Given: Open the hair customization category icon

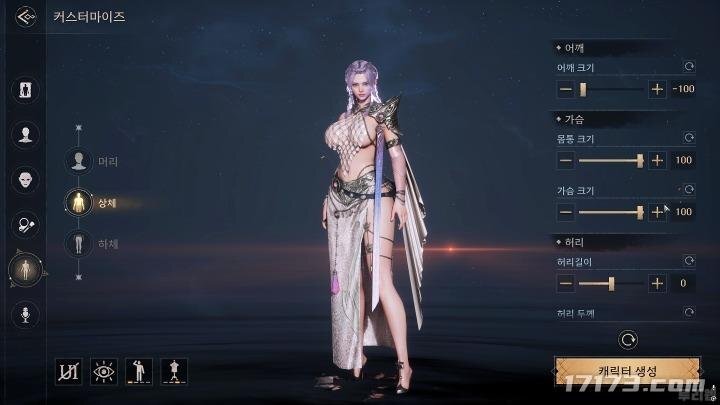Looking at the screenshot, I should pos(24,134).
